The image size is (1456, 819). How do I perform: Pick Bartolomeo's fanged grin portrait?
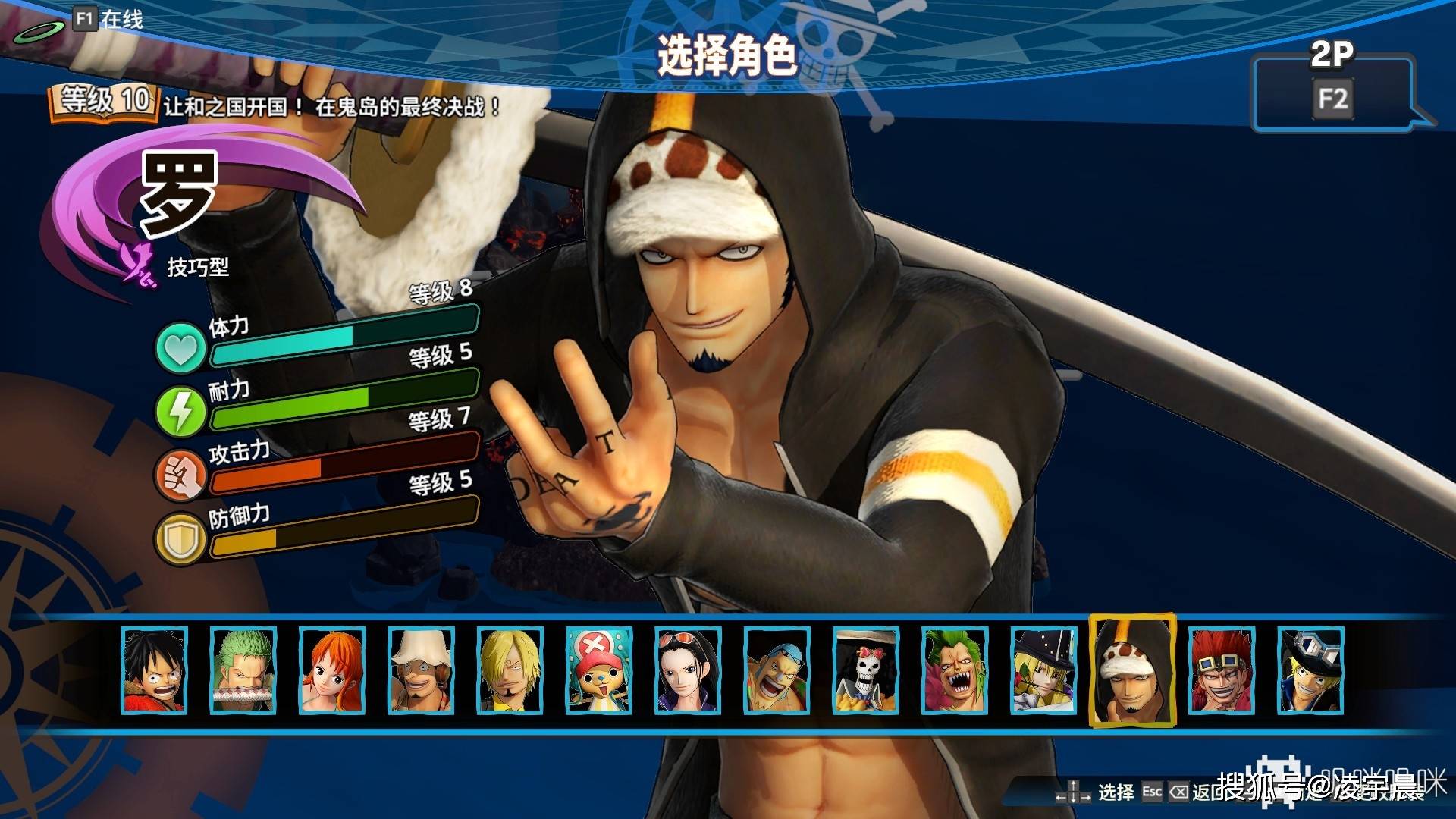pyautogui.click(x=954, y=670)
